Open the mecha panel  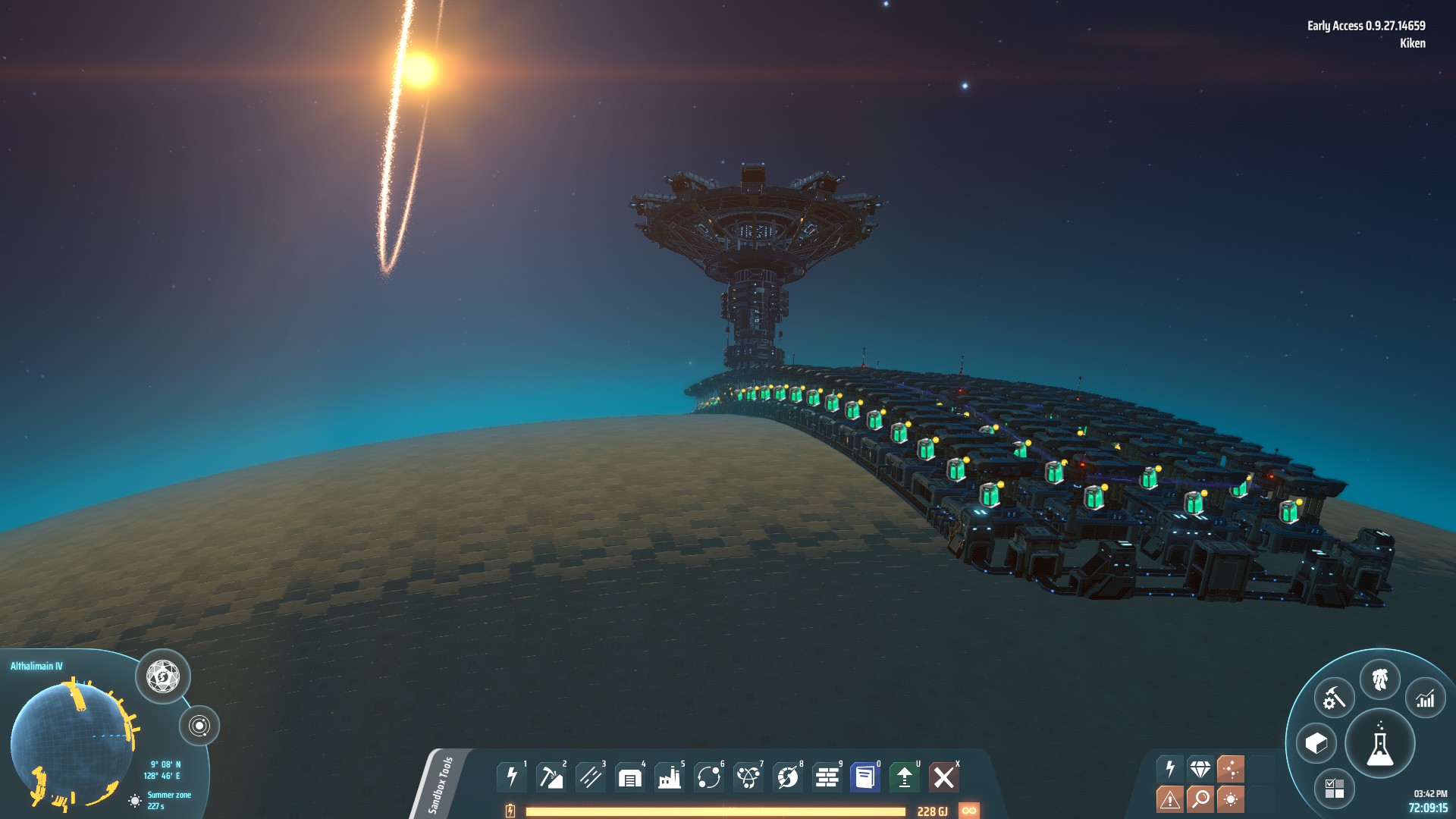coord(1379,679)
